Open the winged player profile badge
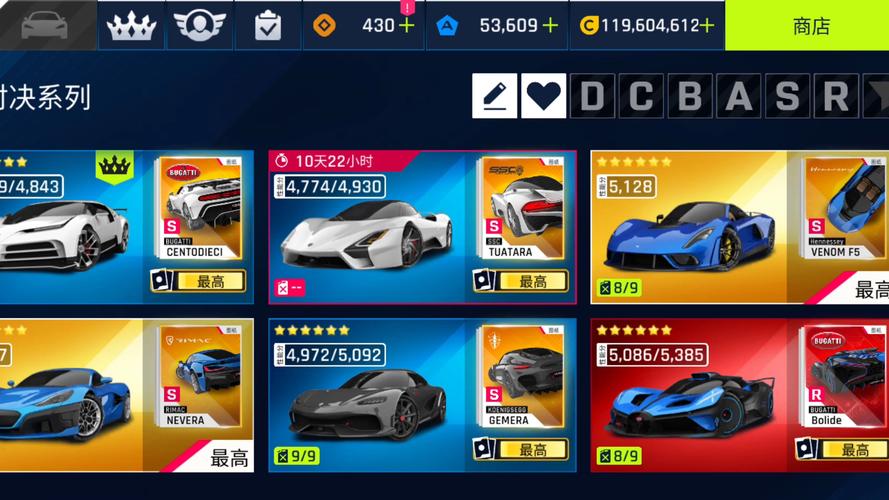The width and height of the screenshot is (889, 500). coord(199,26)
